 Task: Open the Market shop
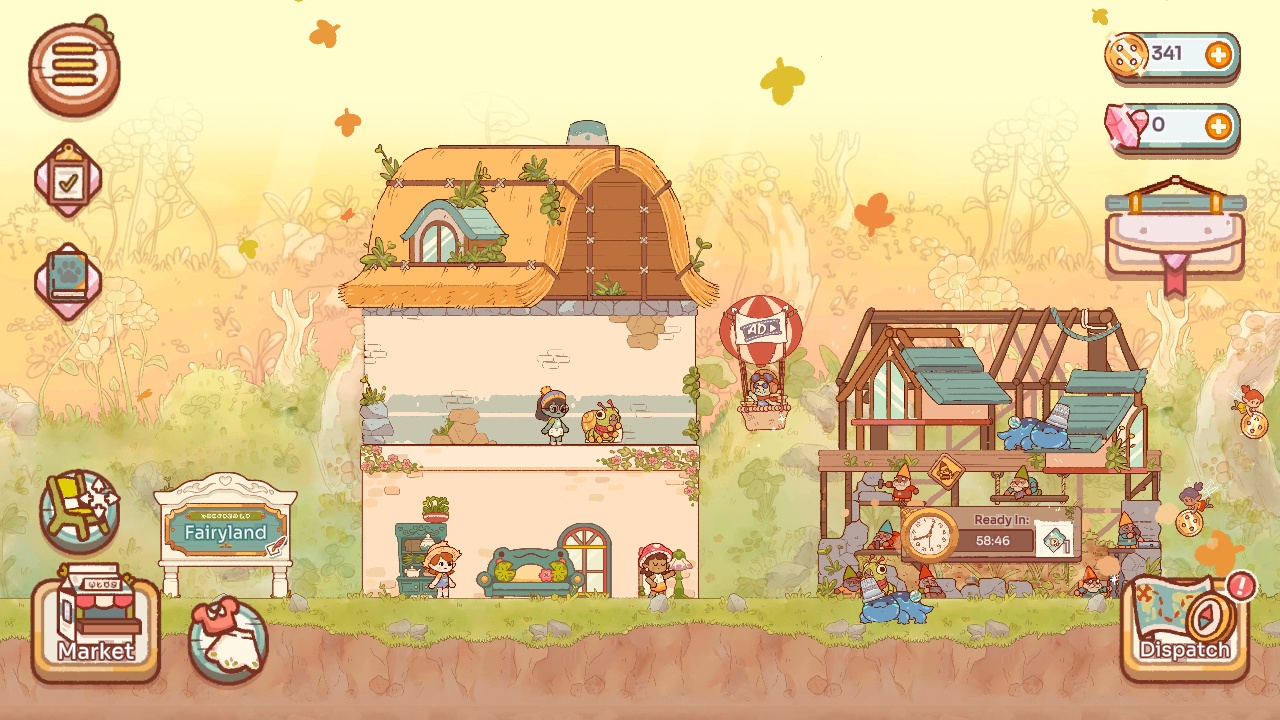click(95, 627)
